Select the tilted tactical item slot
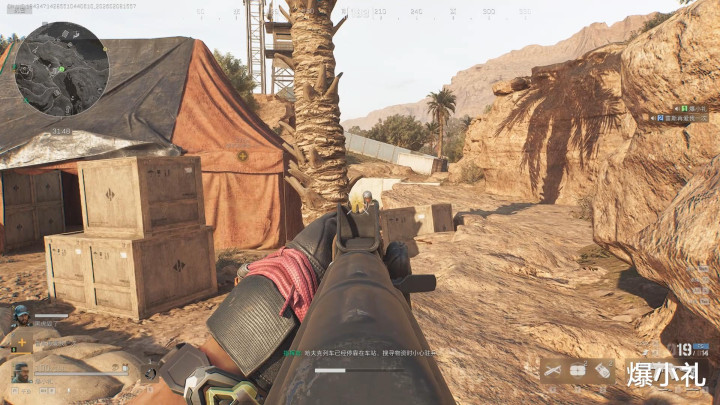This screenshot has height=405, width=720. coord(602,371)
